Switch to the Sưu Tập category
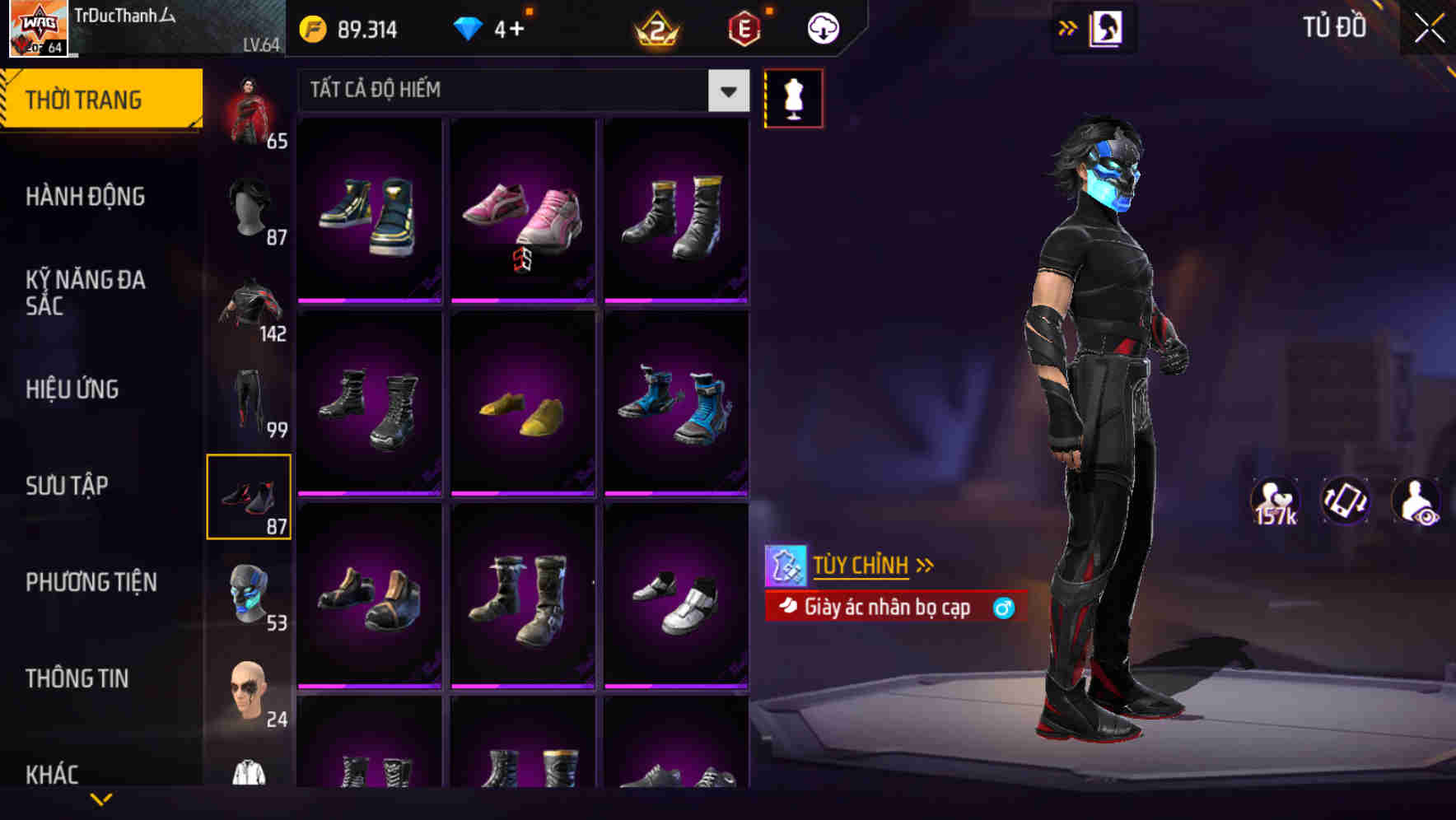 (82, 486)
